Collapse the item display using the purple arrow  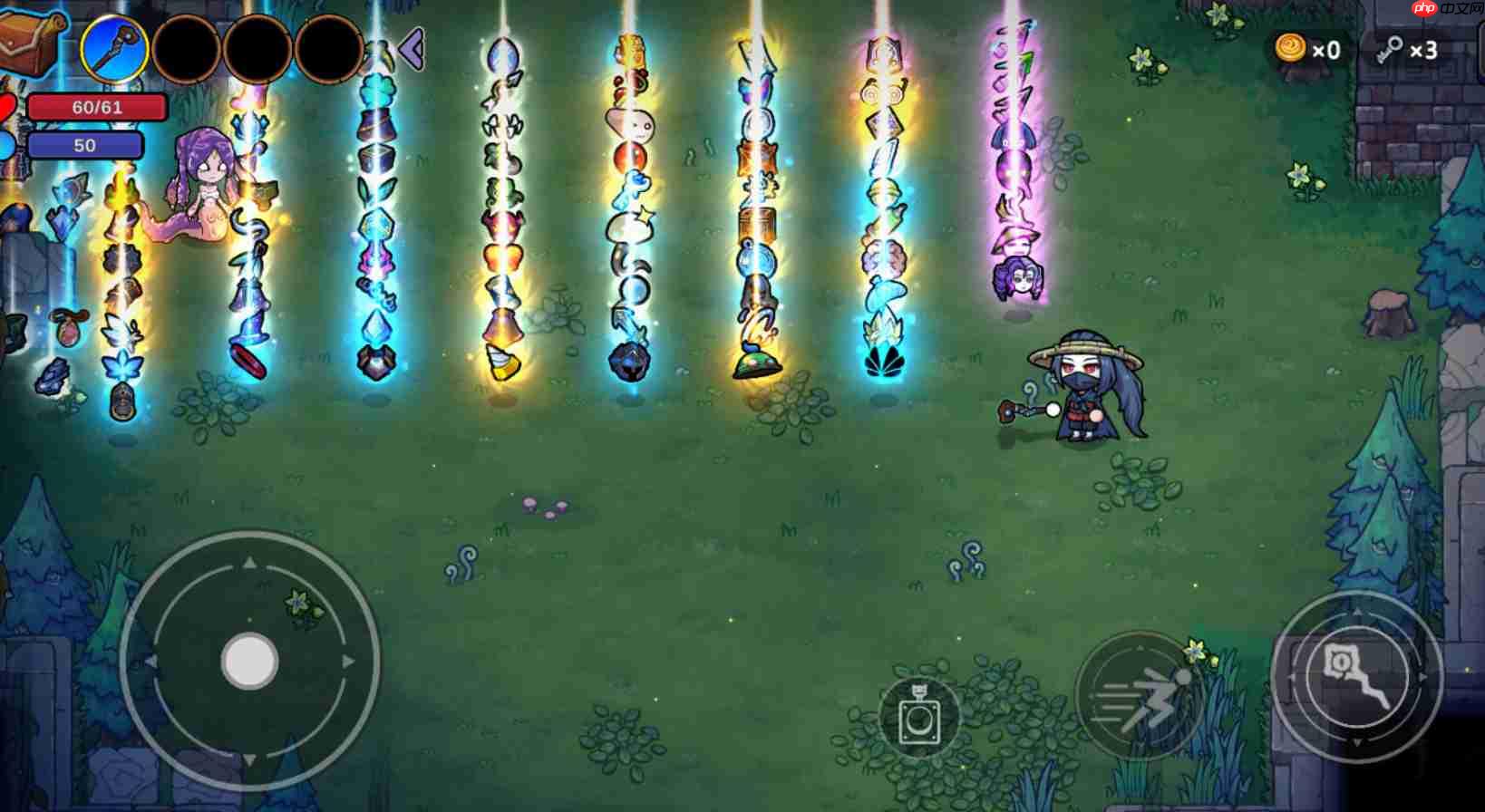pos(412,50)
